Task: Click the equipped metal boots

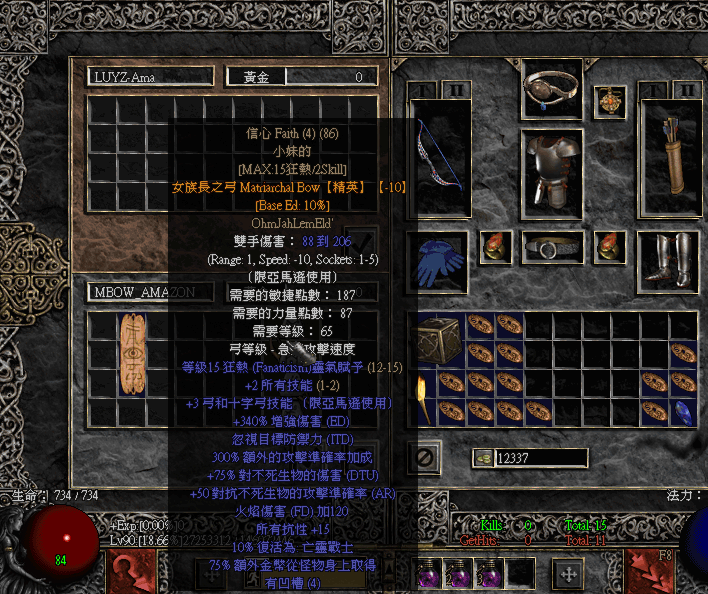Action: (667, 258)
